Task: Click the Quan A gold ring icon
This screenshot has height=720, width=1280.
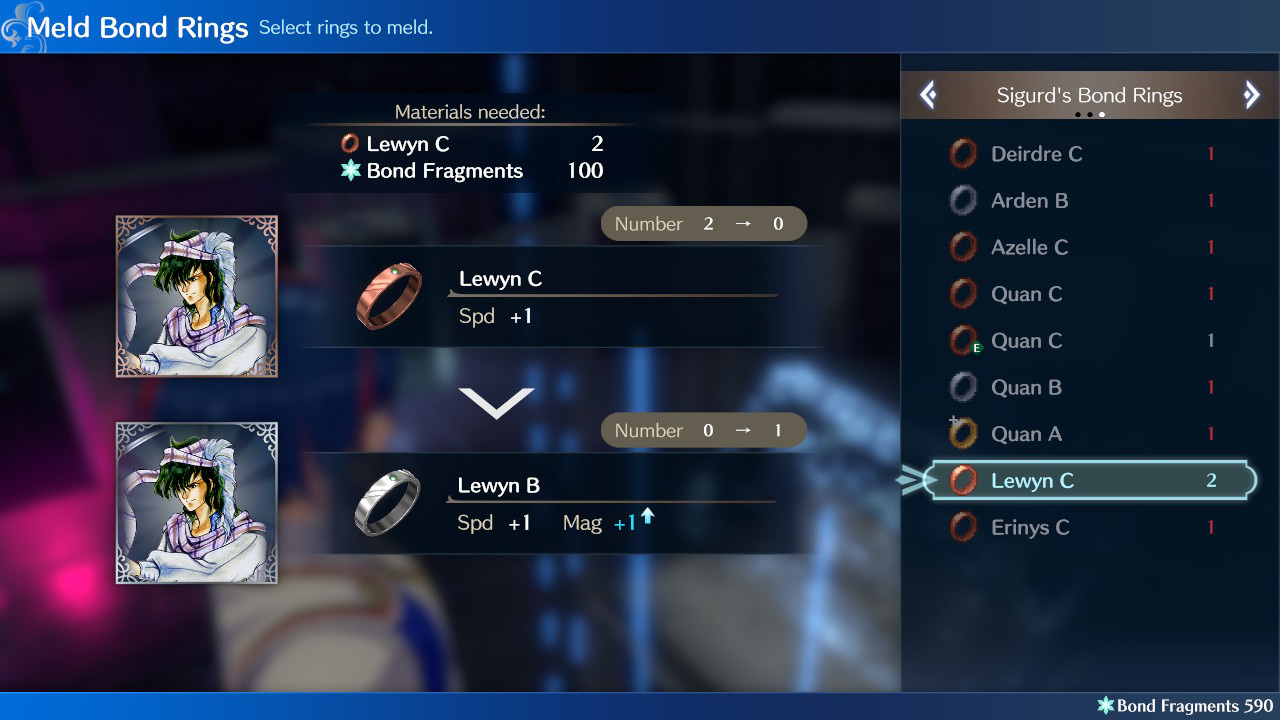Action: [963, 433]
